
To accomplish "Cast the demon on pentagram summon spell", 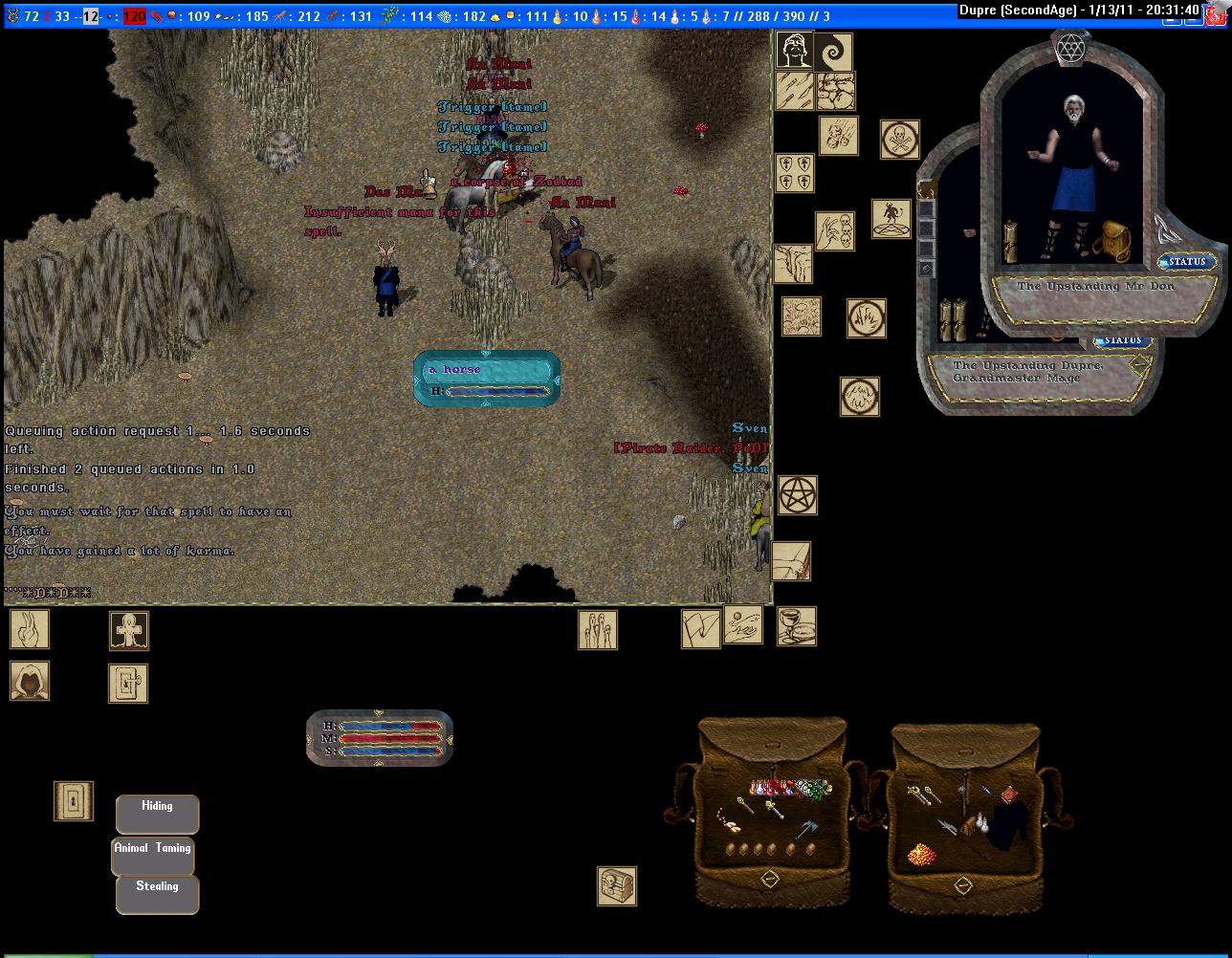I will tap(891, 219).
